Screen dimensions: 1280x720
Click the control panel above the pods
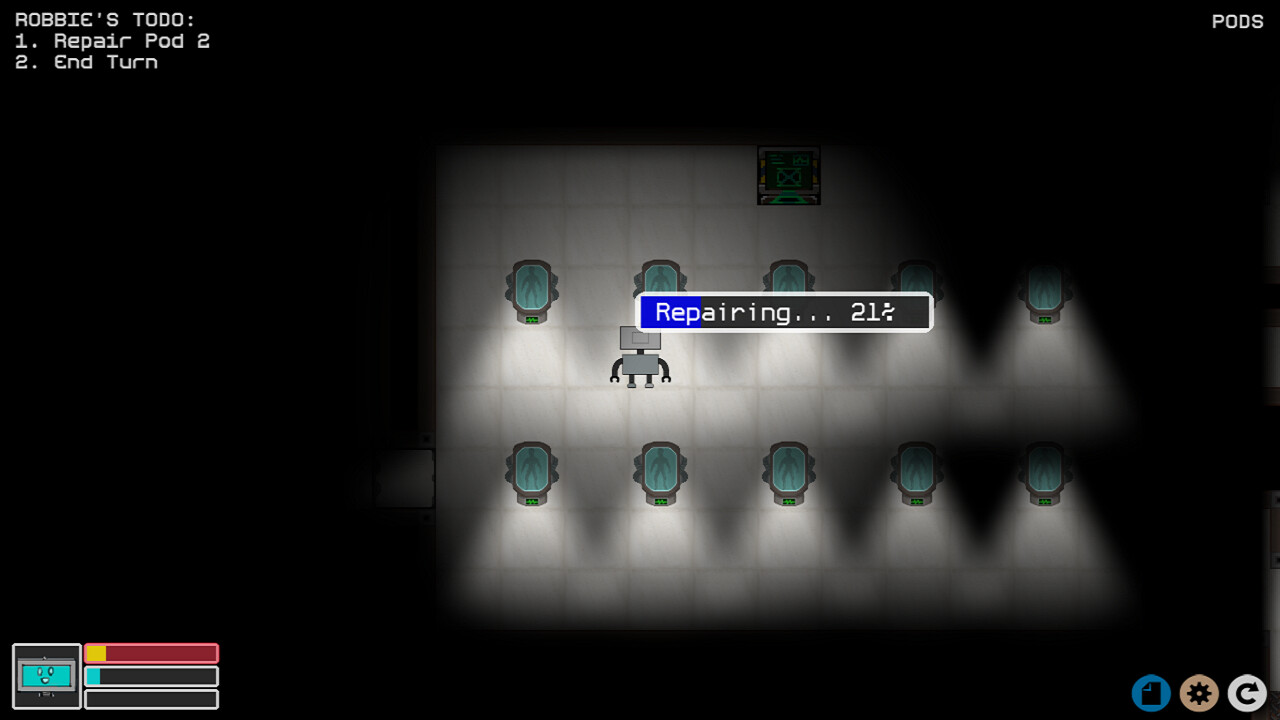788,175
